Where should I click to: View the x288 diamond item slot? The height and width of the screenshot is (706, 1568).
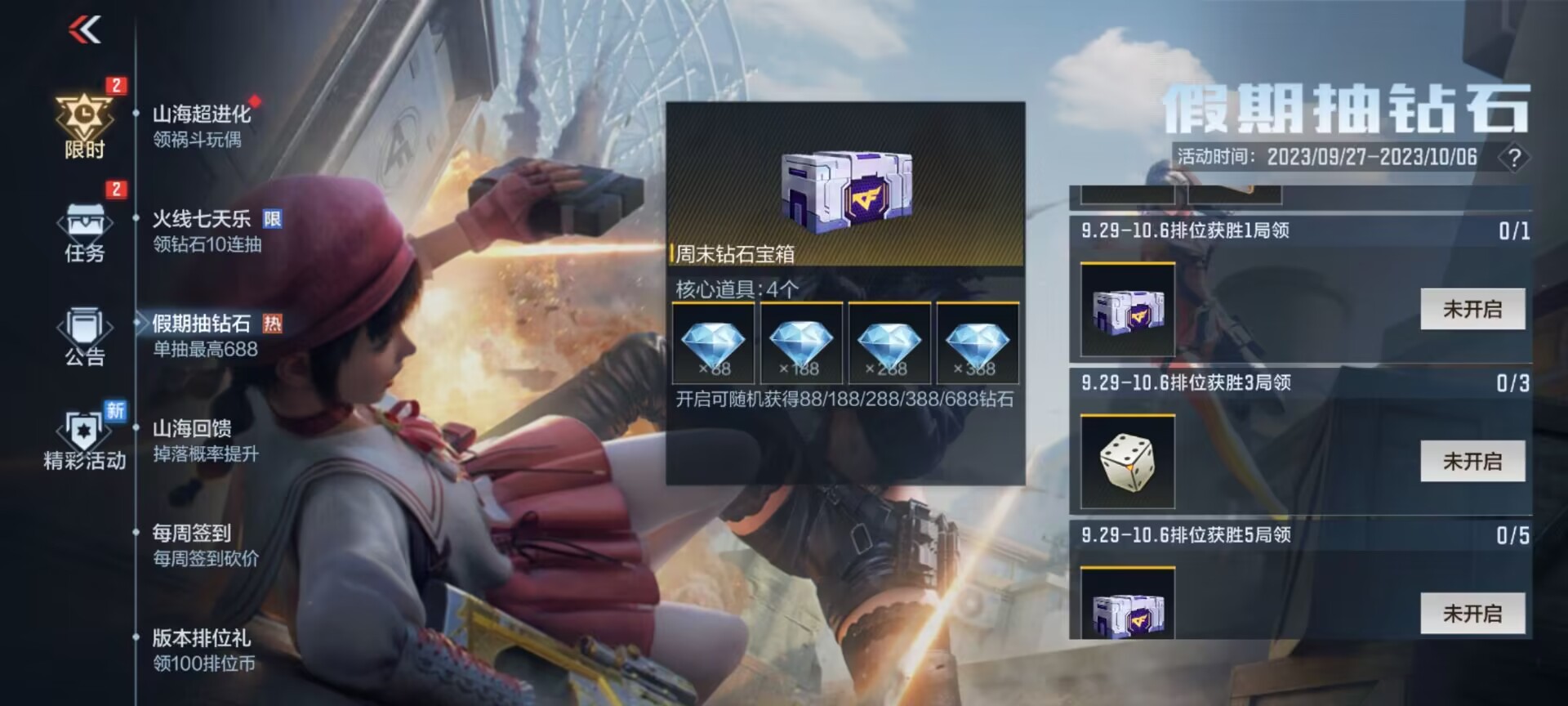889,343
